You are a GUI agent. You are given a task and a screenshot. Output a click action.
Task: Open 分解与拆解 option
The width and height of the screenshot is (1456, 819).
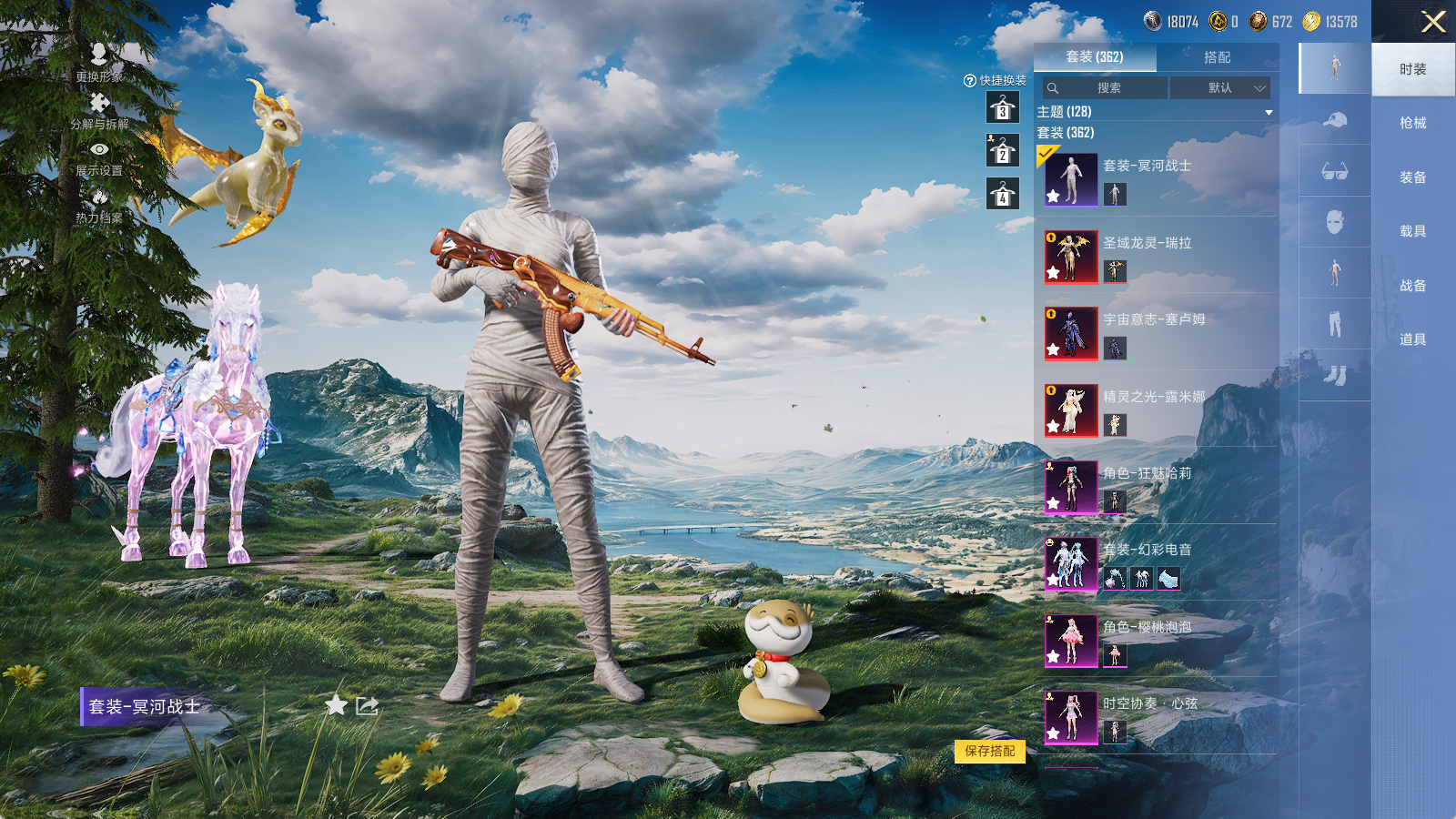[99, 111]
